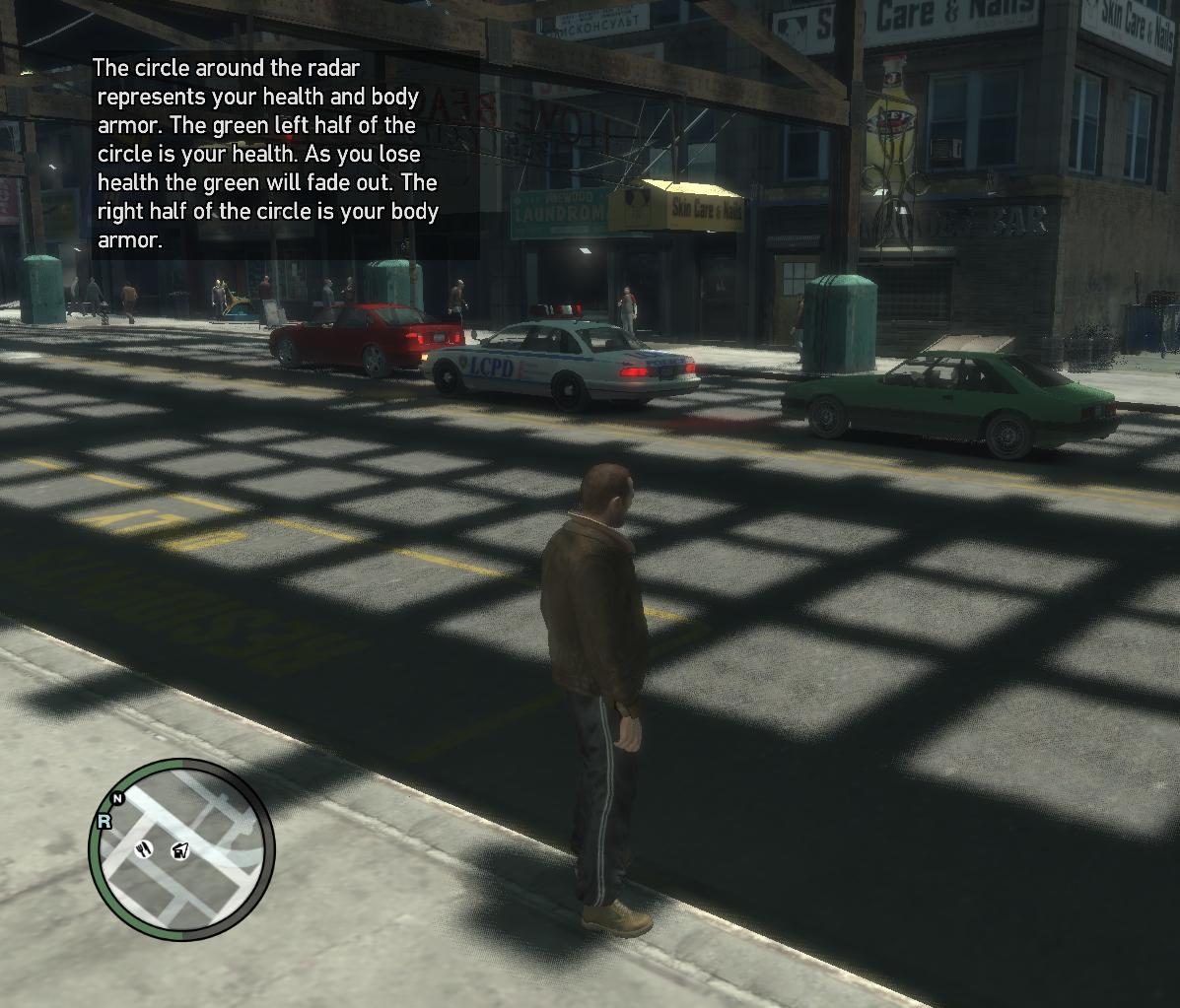Click the player arrow marker on radar
The height and width of the screenshot is (1008, 1180).
pos(180,850)
